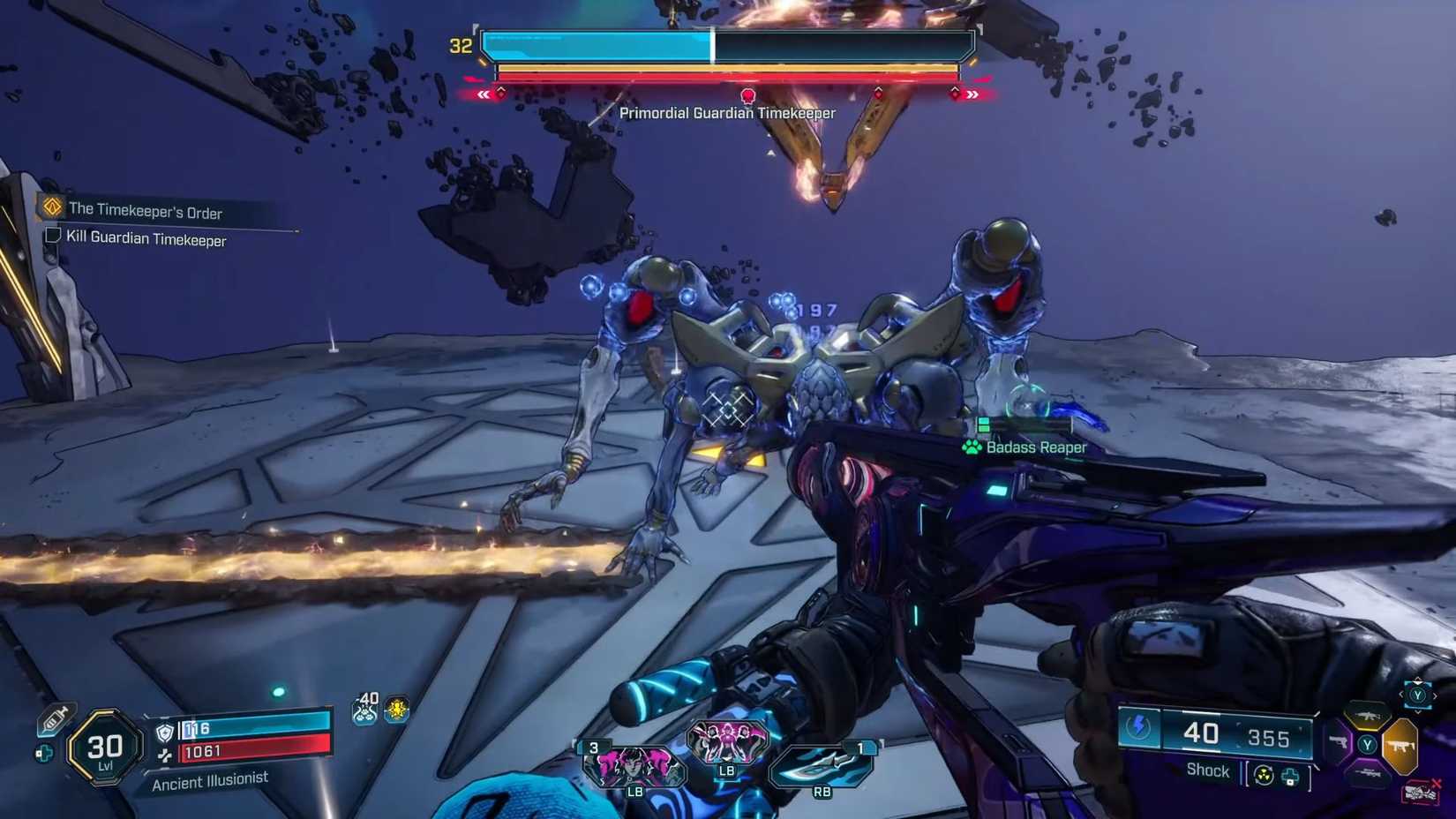1456x819 pixels.
Task: Click the health cross icon bottom left
Action: (x=44, y=752)
